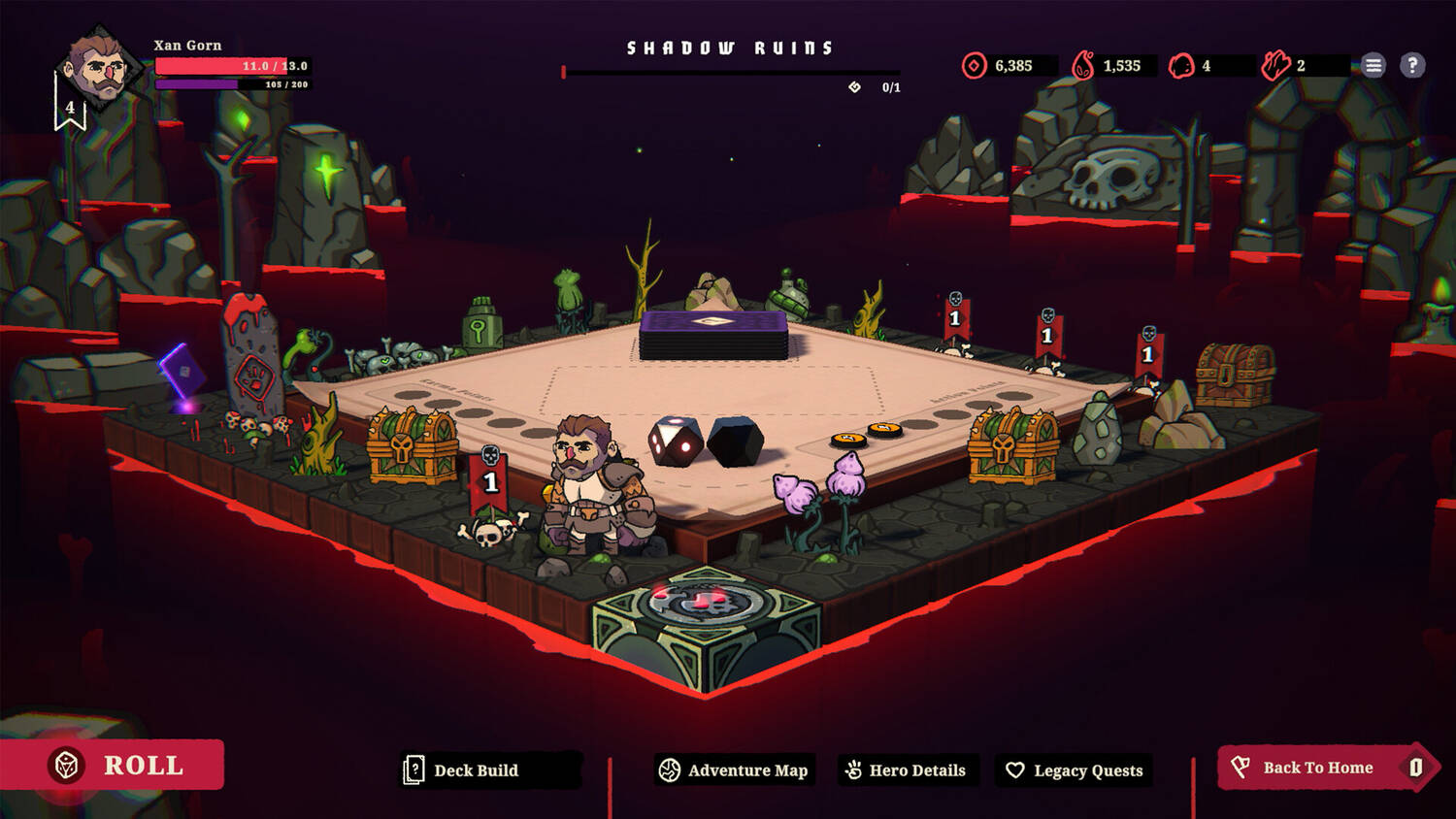Open the hamburger menu icon
This screenshot has height=819, width=1456.
(x=1373, y=65)
